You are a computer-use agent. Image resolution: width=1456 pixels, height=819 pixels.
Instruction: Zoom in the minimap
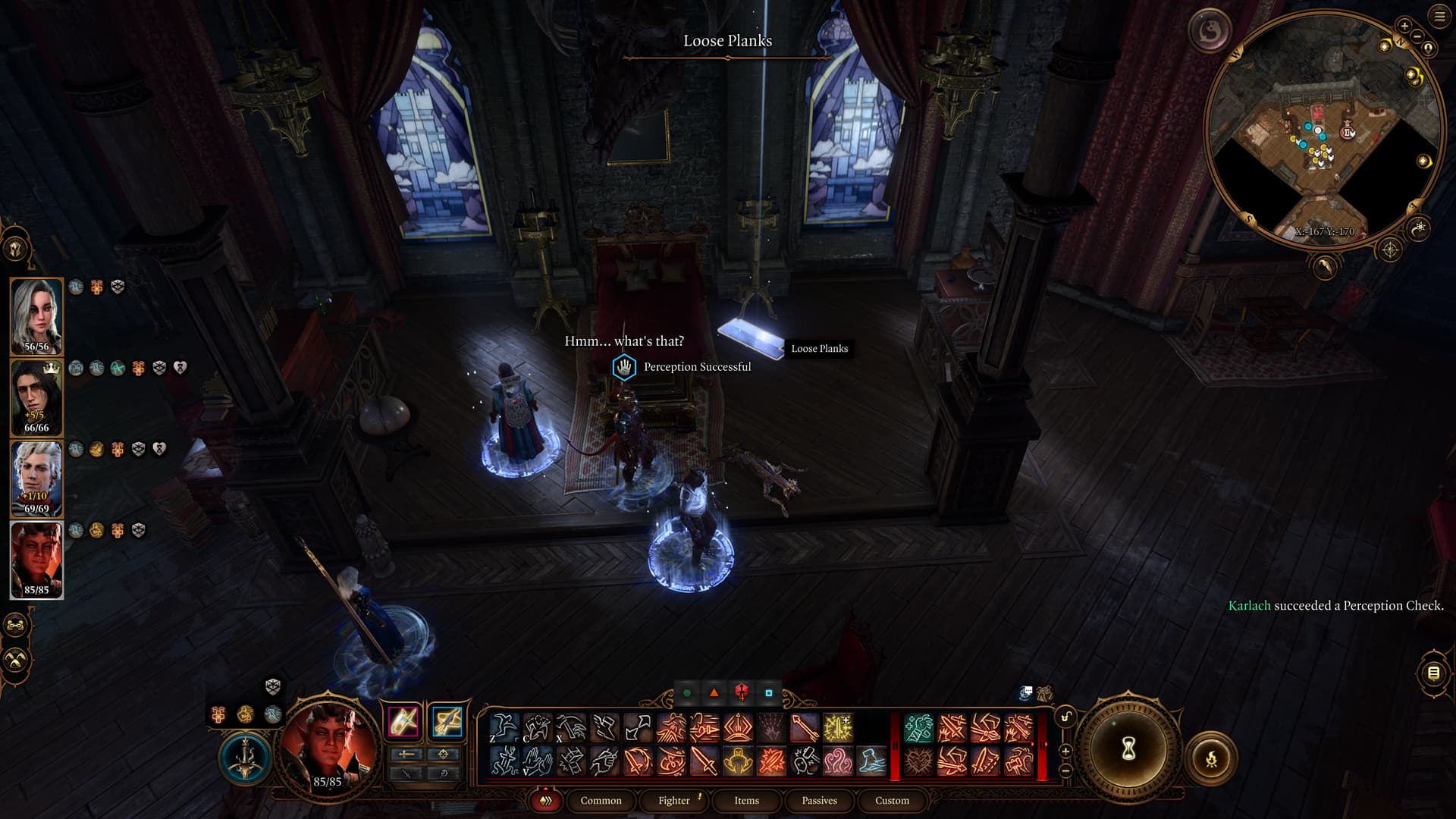(1404, 26)
